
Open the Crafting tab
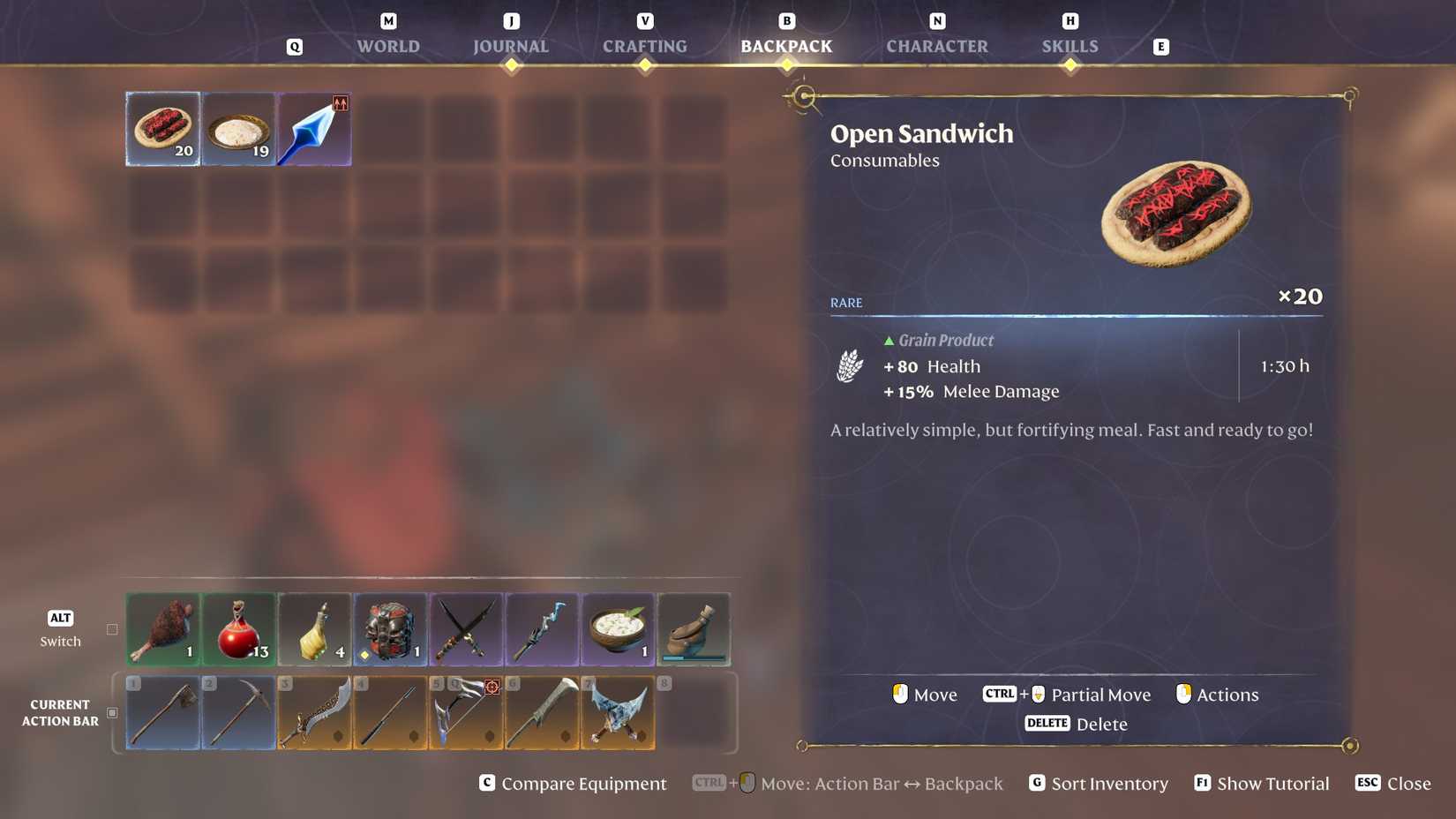pos(644,46)
